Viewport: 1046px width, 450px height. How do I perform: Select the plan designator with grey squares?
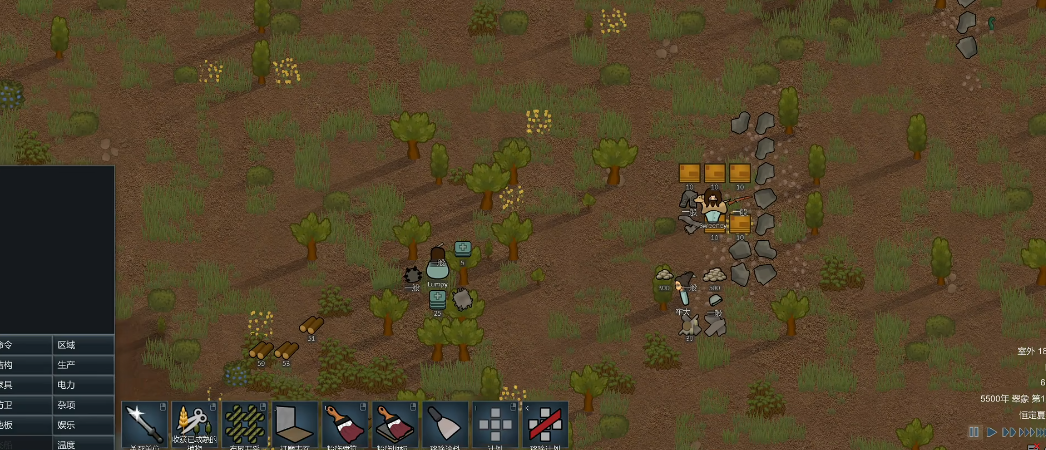(x=495, y=425)
